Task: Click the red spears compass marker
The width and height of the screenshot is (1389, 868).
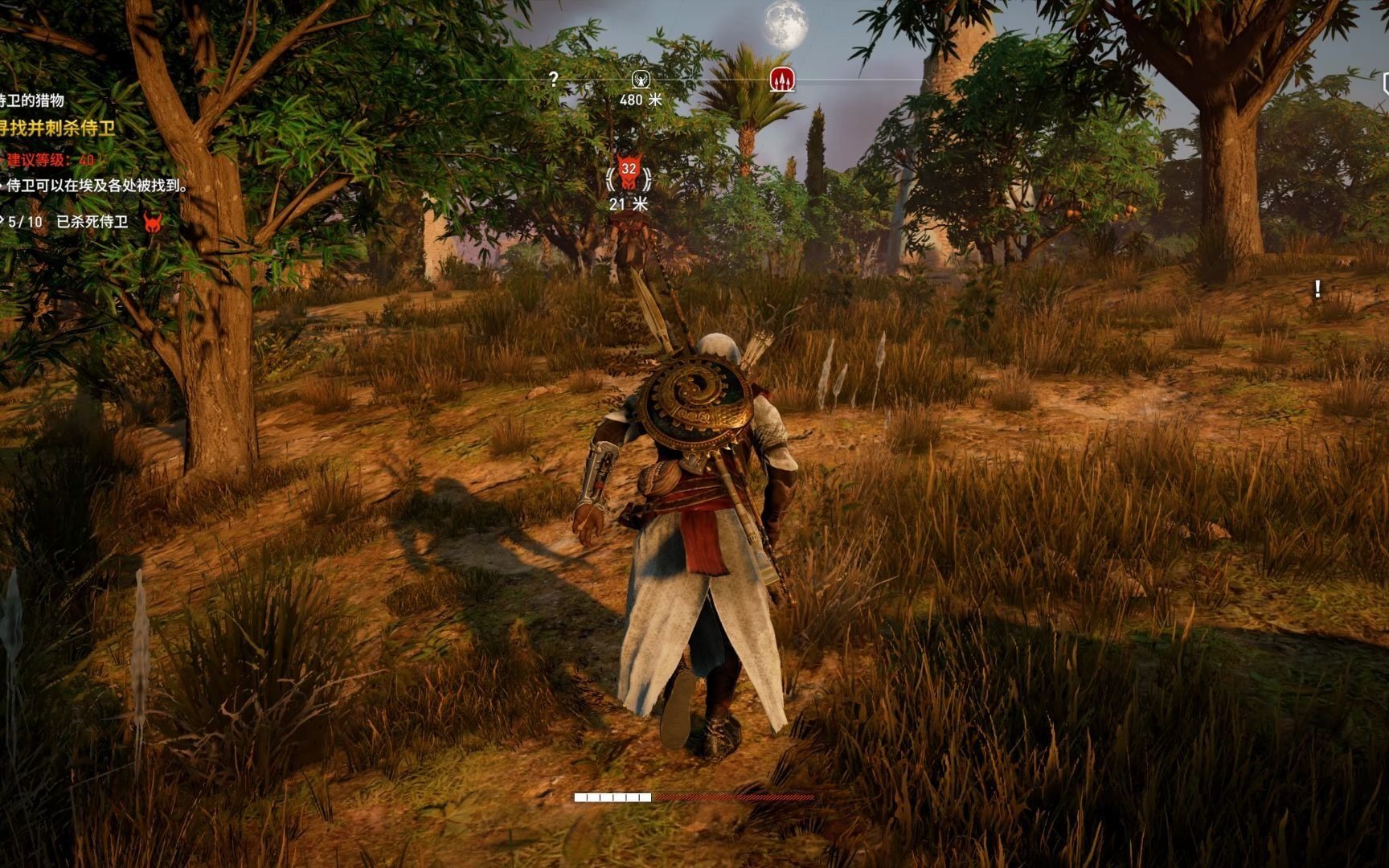Action: pyautogui.click(x=782, y=79)
